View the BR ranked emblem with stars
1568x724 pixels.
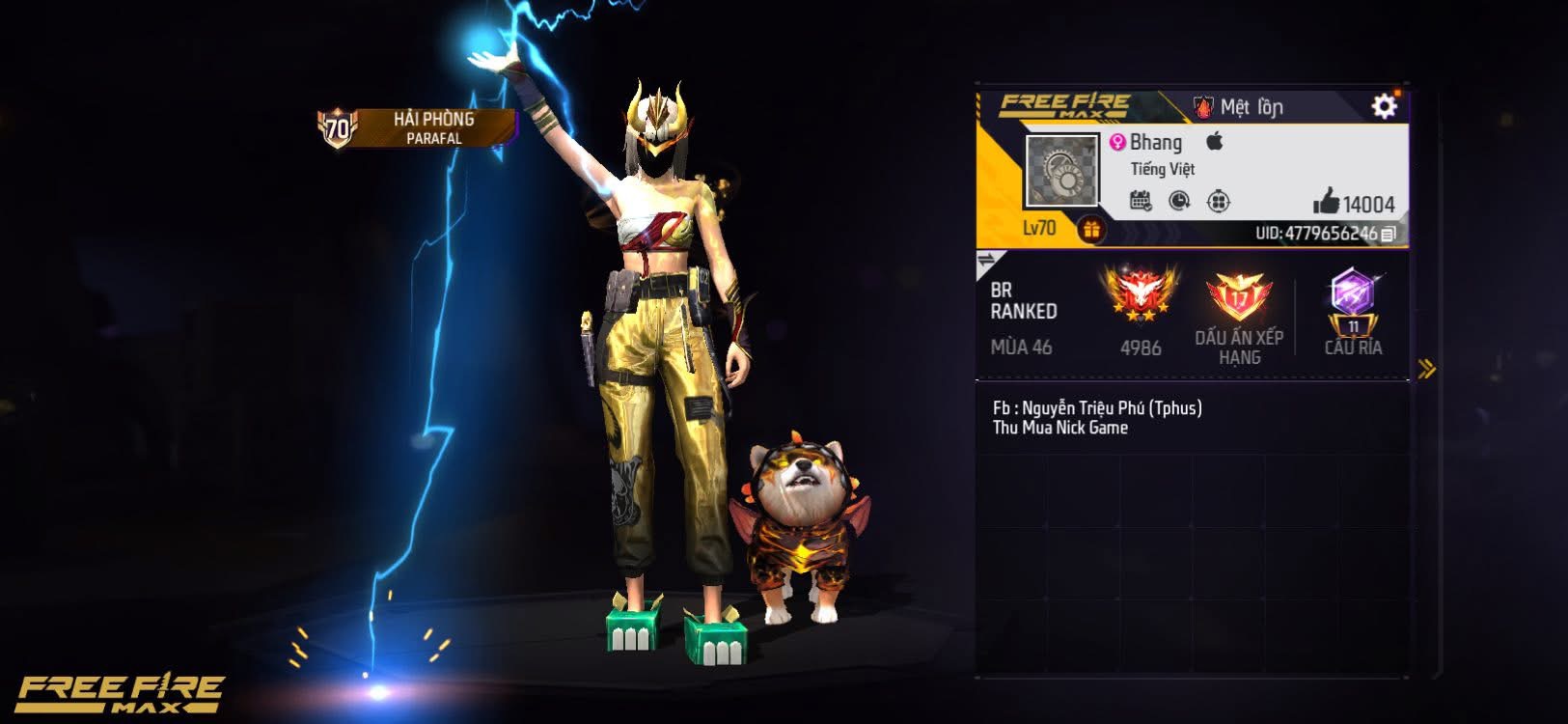click(1141, 294)
